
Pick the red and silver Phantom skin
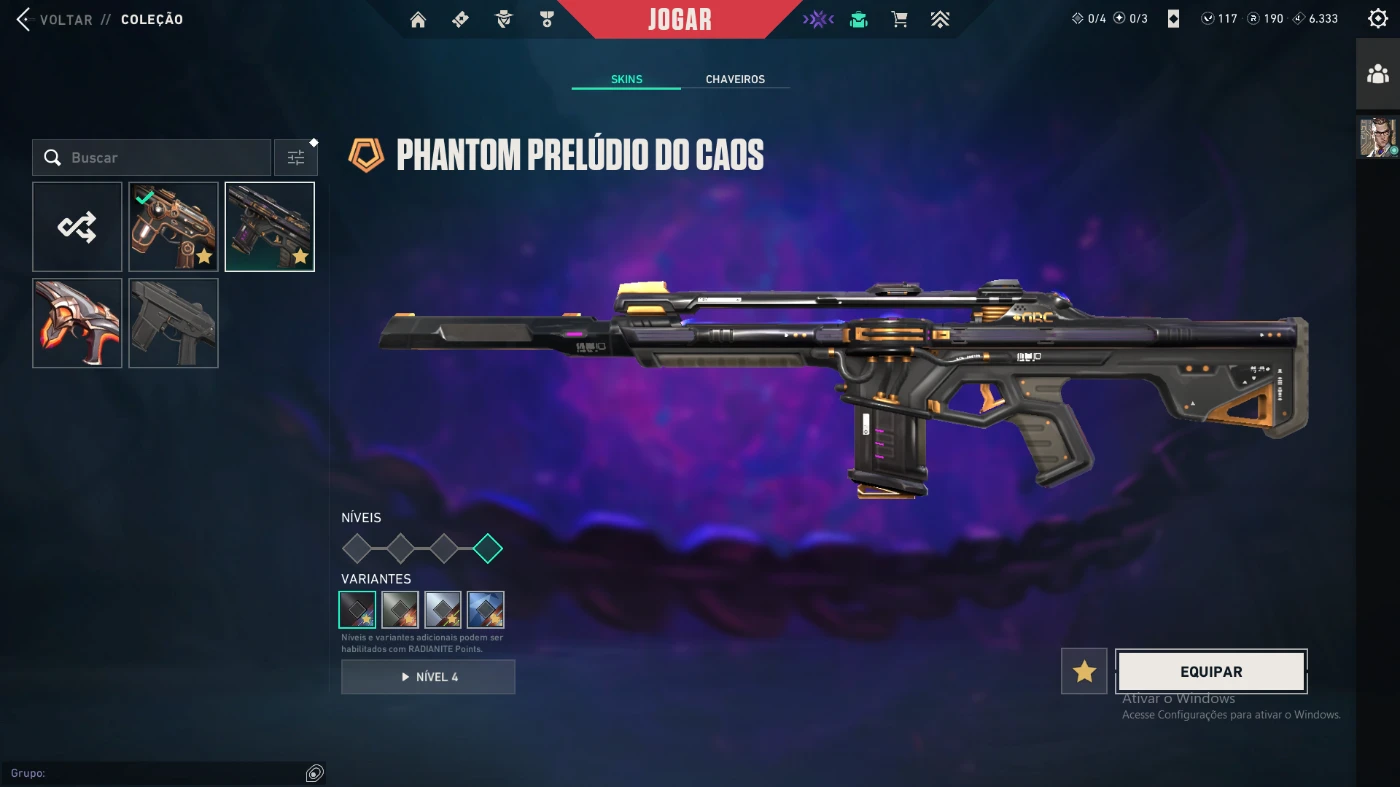pos(77,323)
